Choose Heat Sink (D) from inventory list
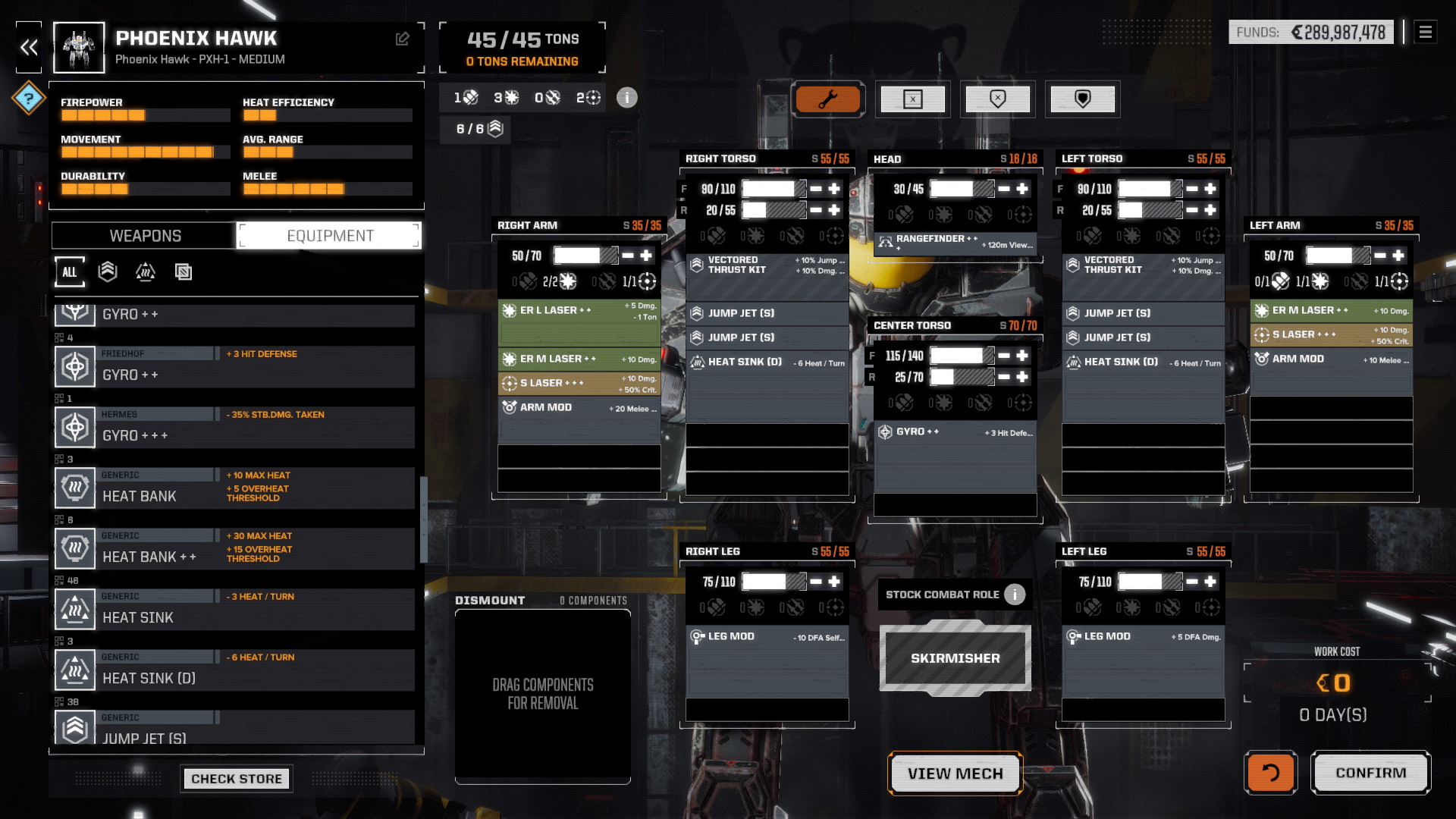1456x819 pixels. tap(235, 670)
